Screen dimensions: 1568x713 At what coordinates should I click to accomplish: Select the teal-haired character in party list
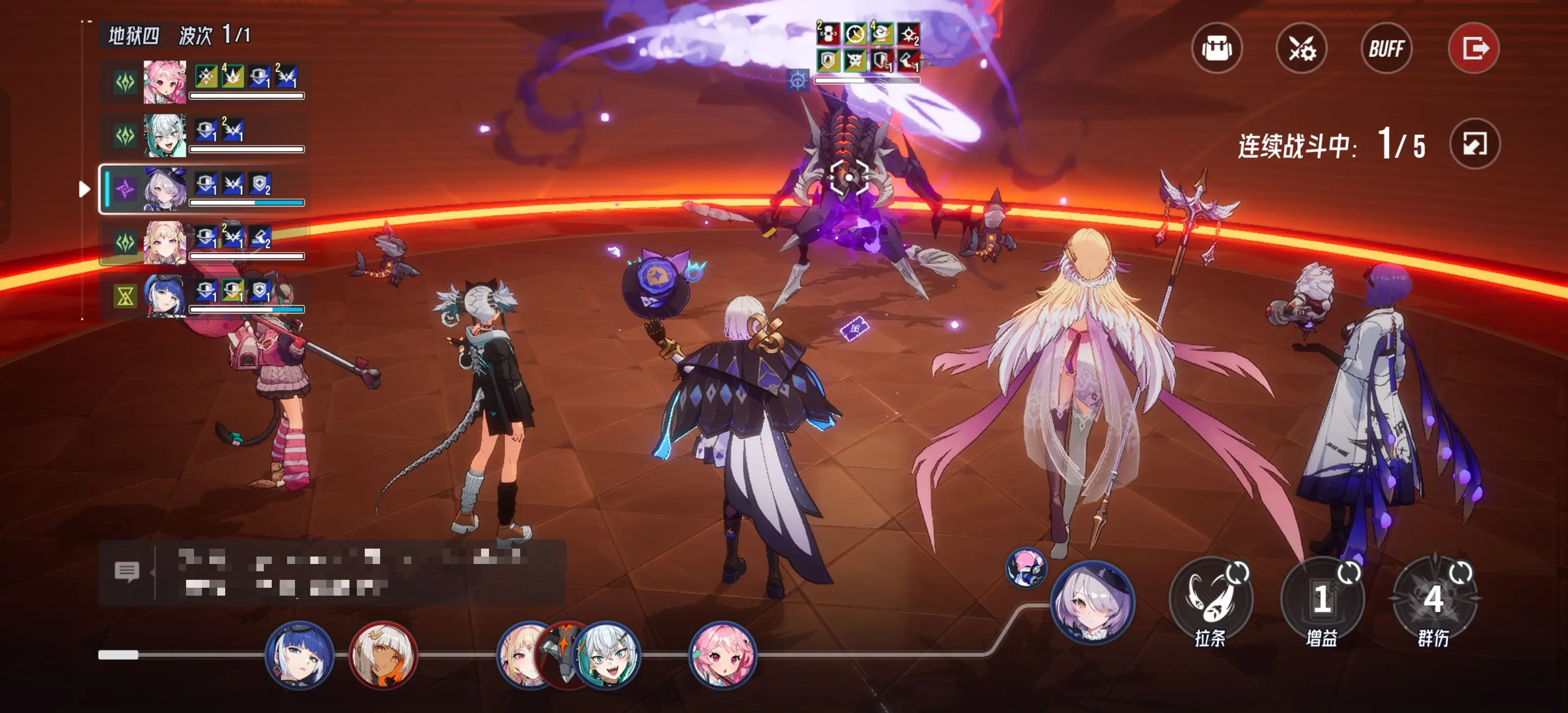coord(164,135)
